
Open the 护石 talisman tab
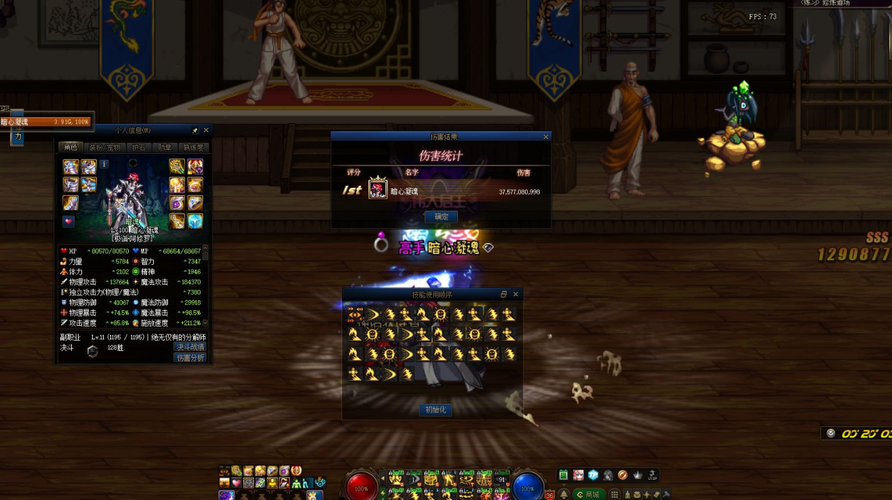click(x=139, y=148)
